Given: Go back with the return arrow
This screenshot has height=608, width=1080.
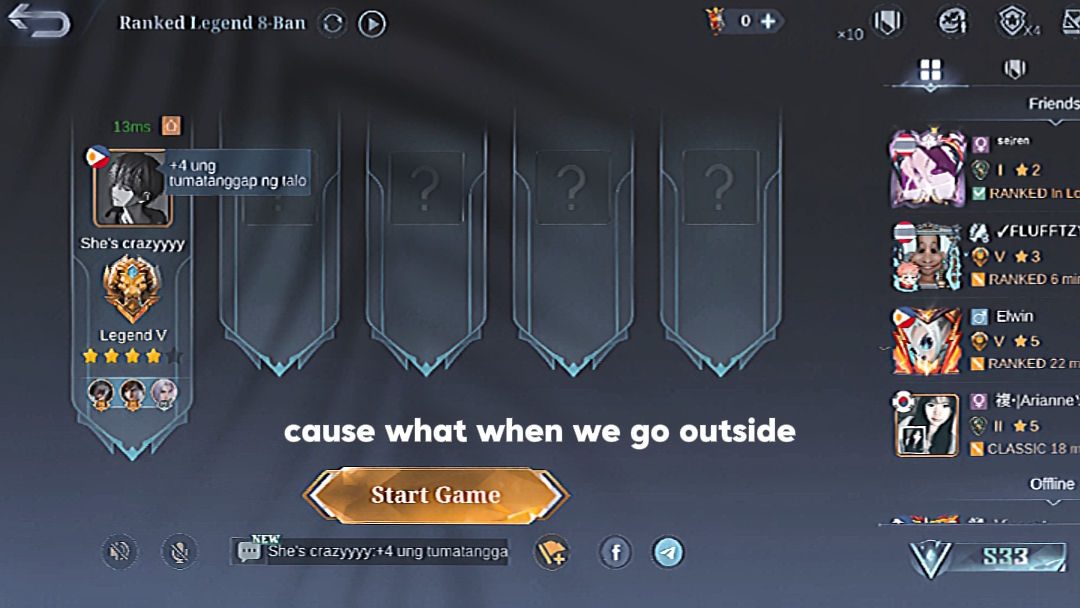Looking at the screenshot, I should coord(40,22).
